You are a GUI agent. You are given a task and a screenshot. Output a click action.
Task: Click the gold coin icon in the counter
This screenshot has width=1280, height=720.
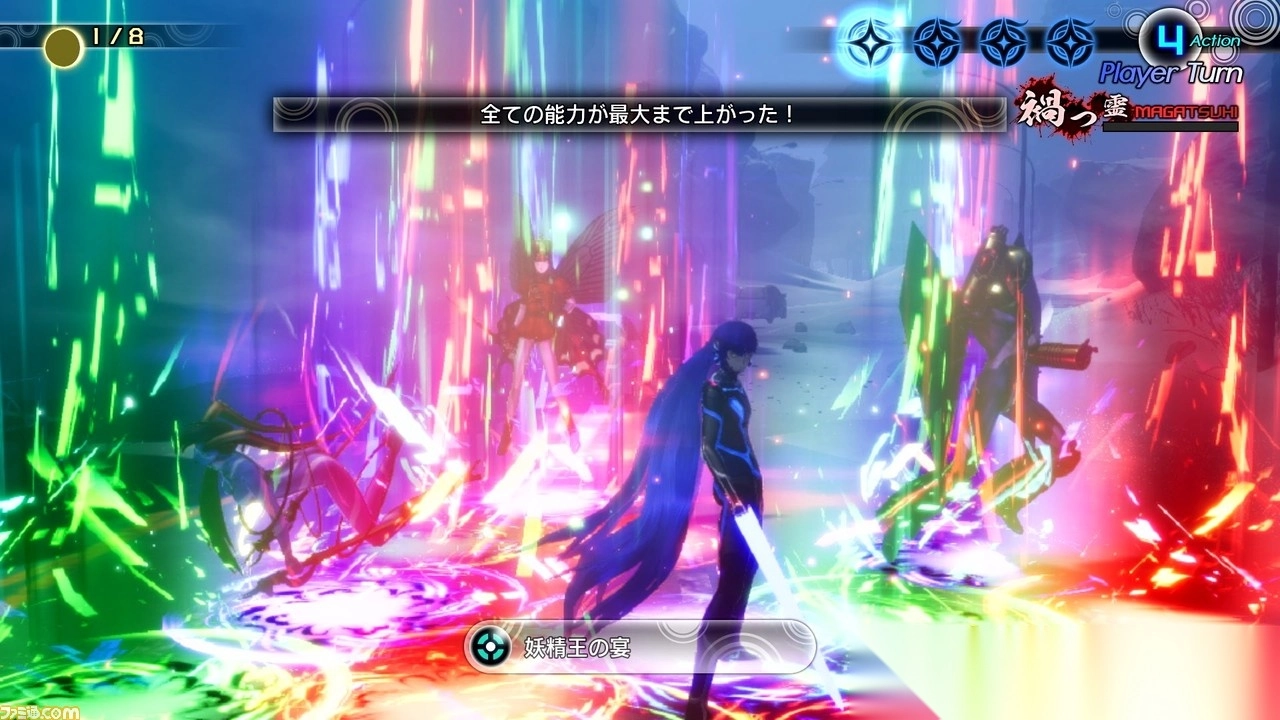coord(62,44)
